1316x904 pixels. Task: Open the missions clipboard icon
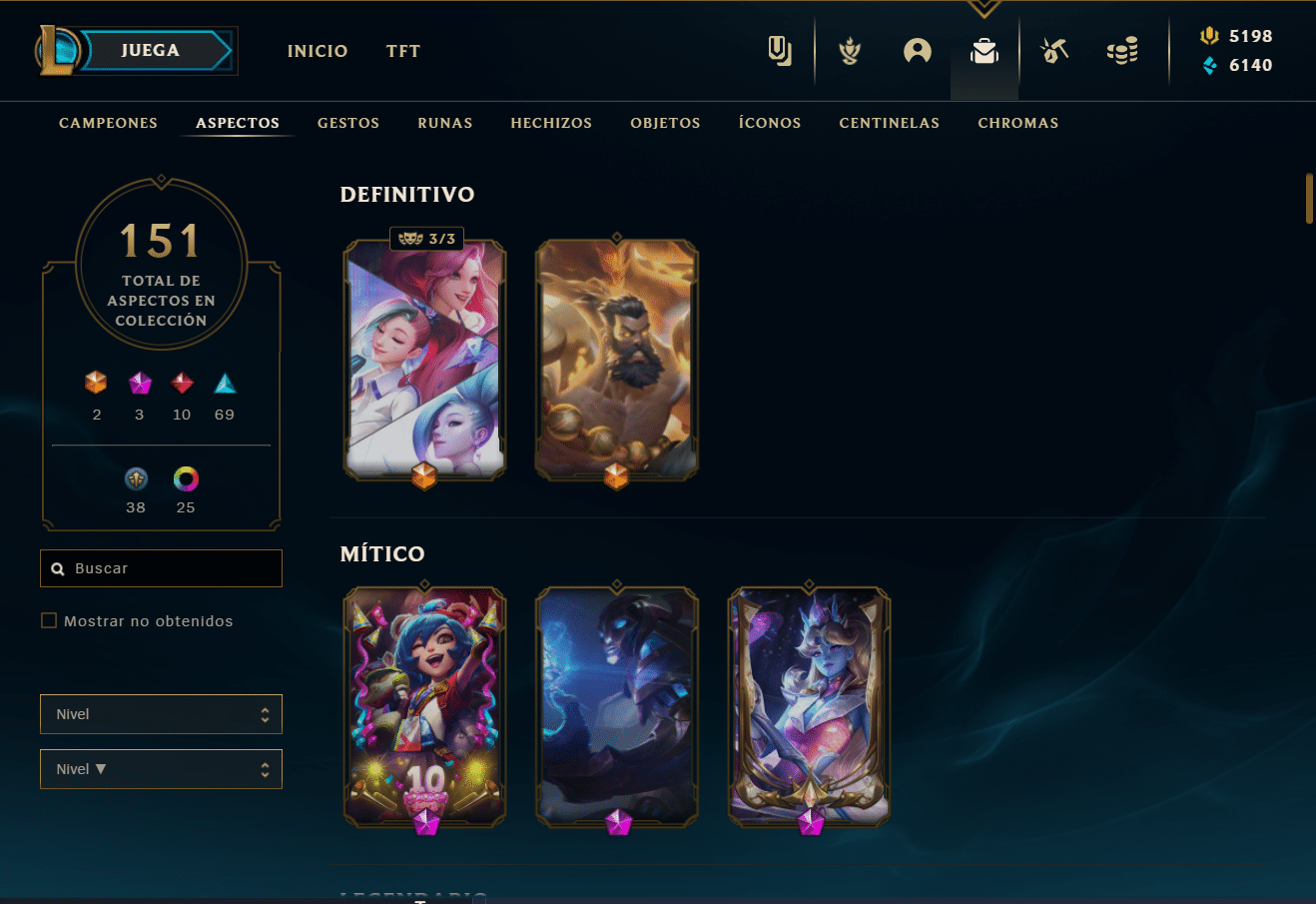click(x=779, y=50)
